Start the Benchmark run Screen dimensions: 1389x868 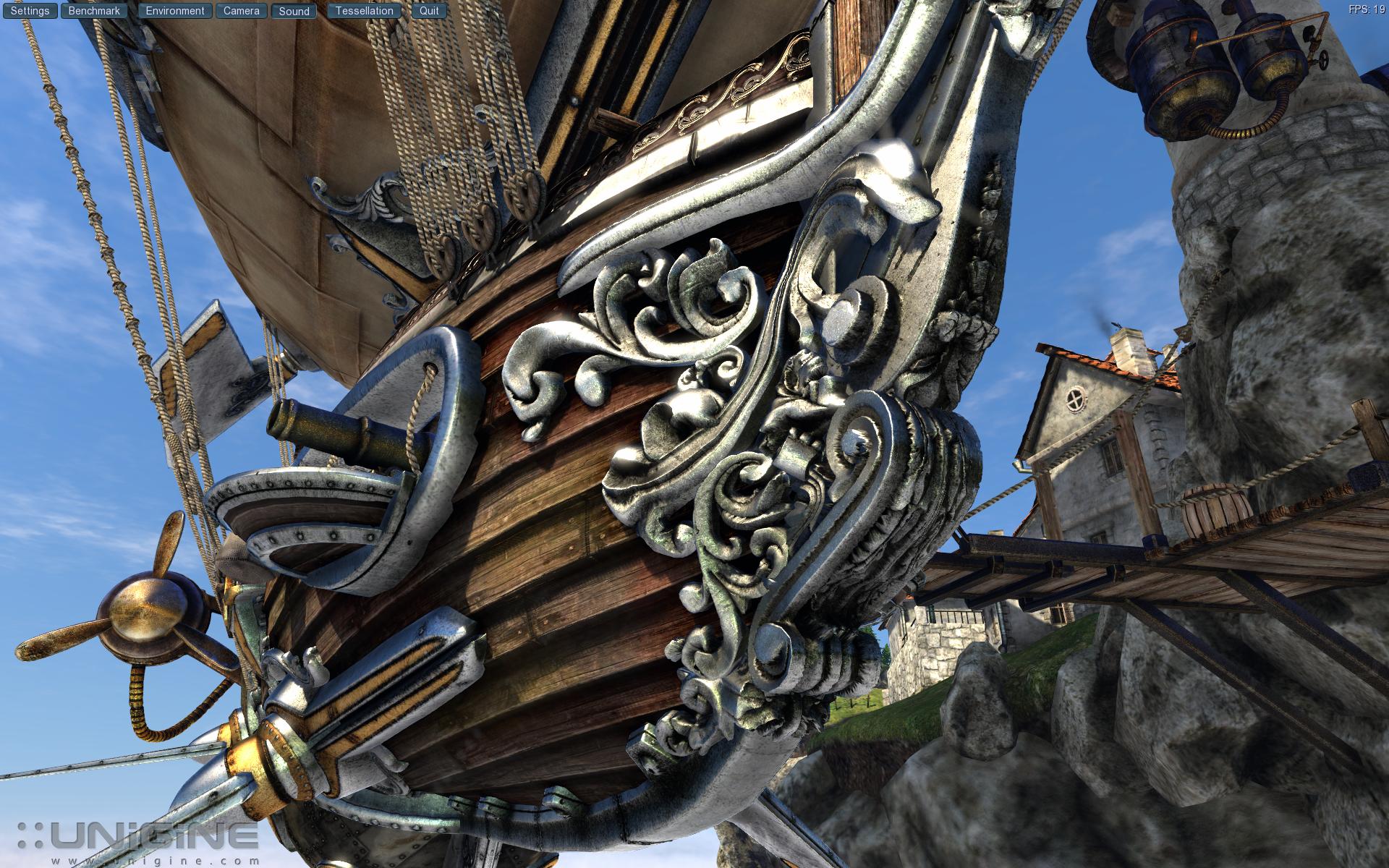tap(94, 11)
